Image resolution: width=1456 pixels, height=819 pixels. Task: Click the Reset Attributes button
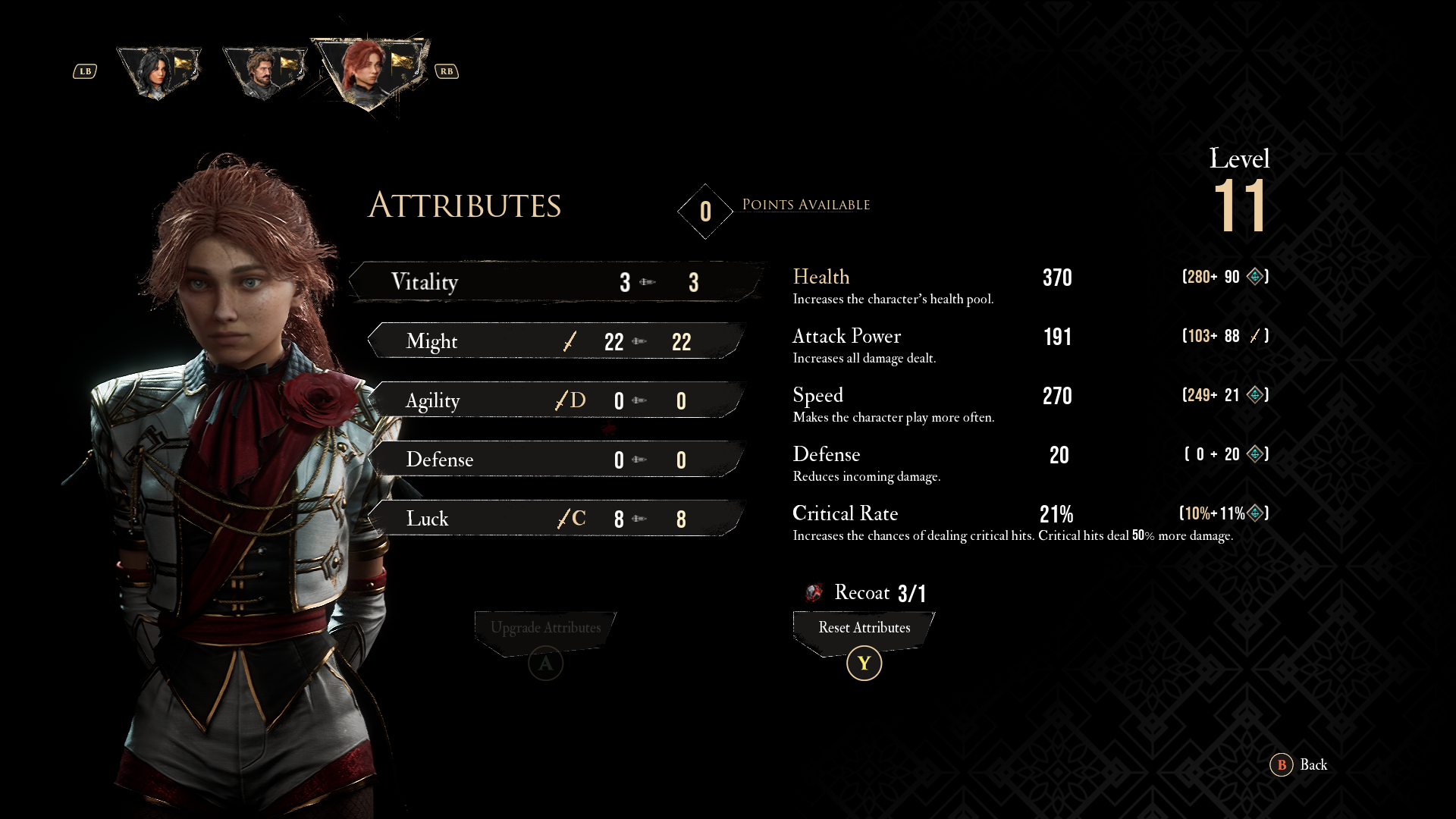click(864, 629)
